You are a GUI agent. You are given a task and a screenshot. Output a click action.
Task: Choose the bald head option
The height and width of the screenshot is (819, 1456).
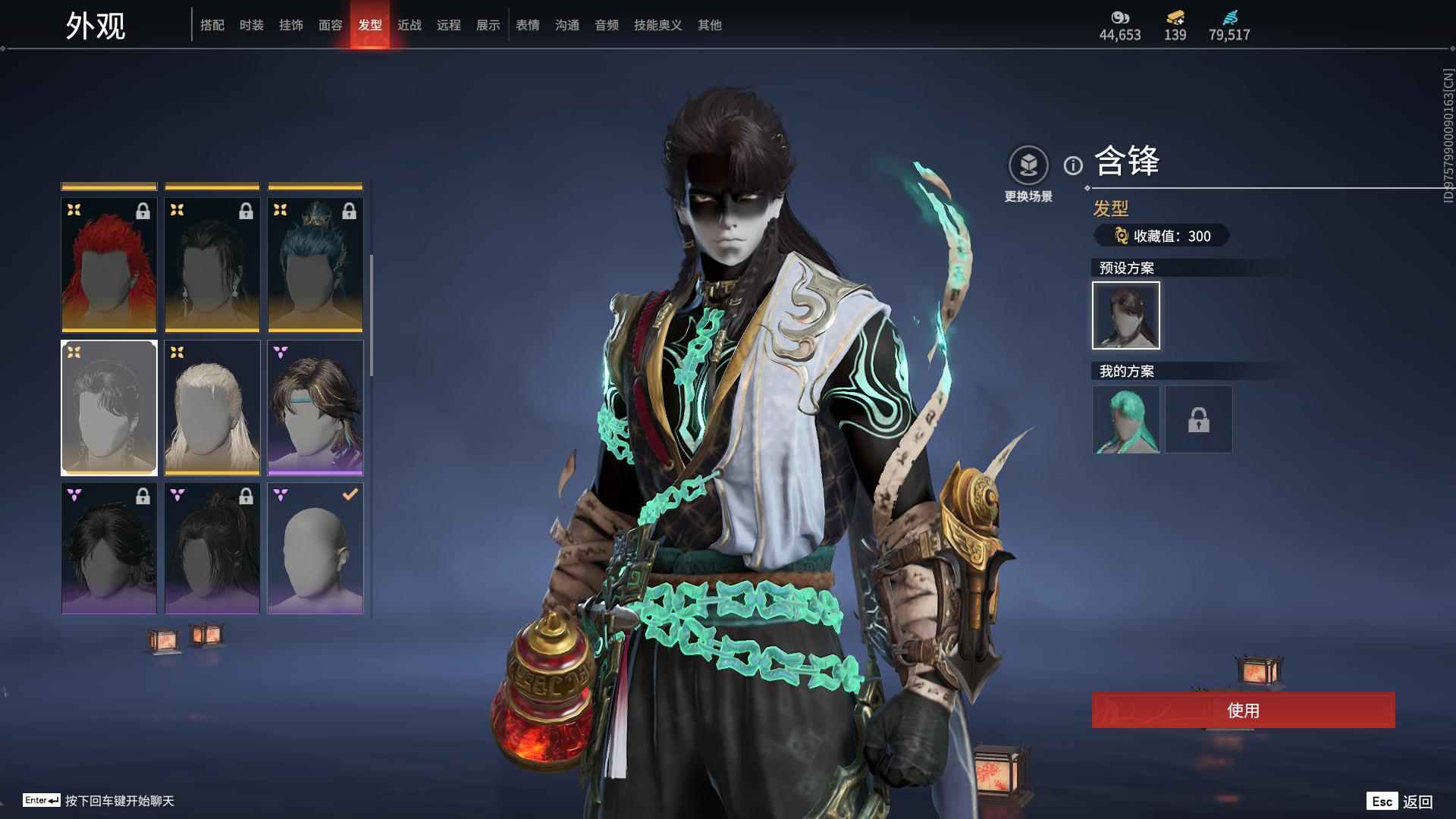tap(315, 548)
